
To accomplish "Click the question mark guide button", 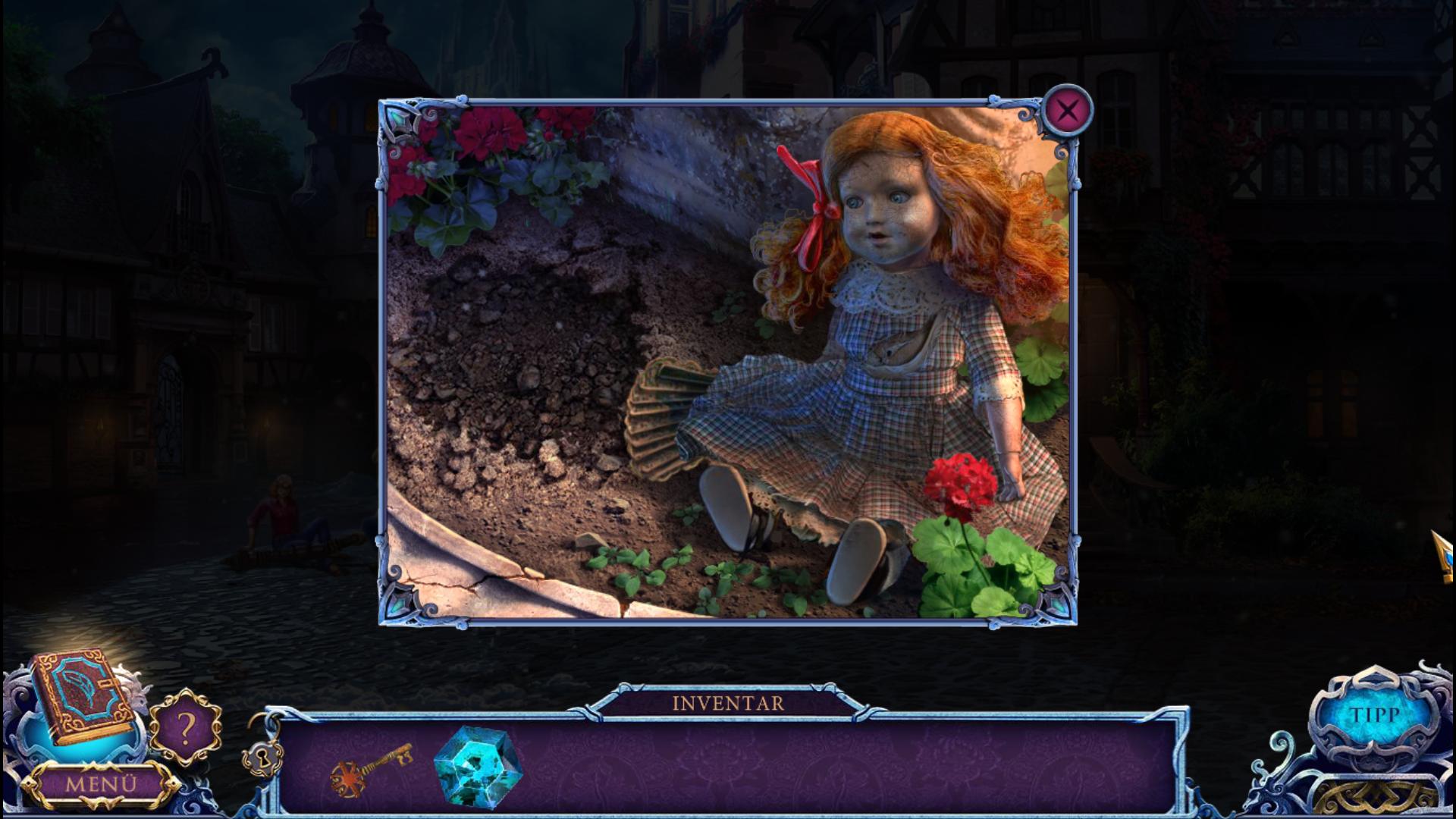I will coord(185,726).
